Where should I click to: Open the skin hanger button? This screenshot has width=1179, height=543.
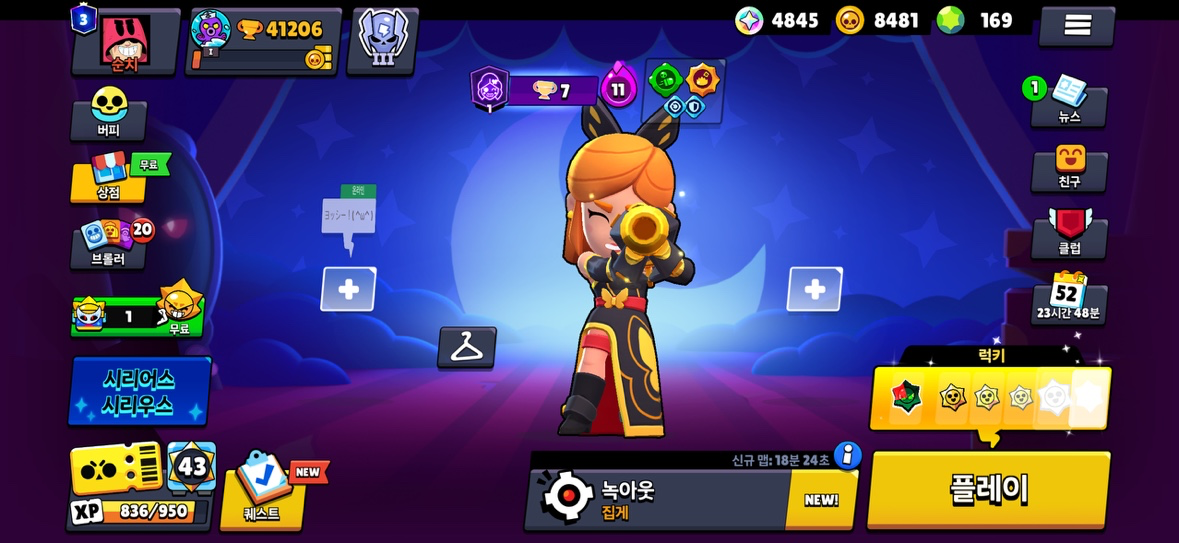(x=467, y=347)
